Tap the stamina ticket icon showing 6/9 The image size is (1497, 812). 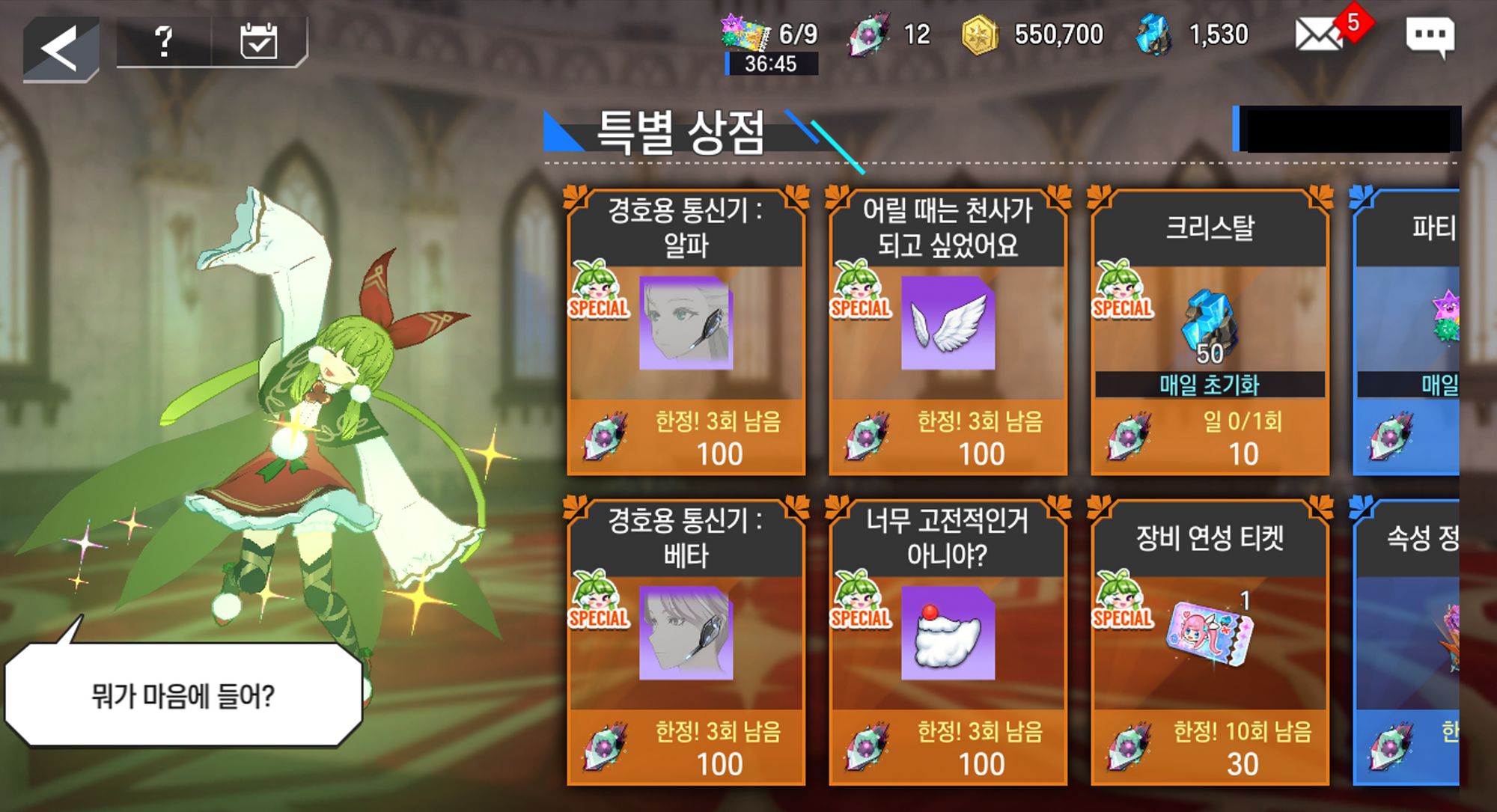pos(745,34)
